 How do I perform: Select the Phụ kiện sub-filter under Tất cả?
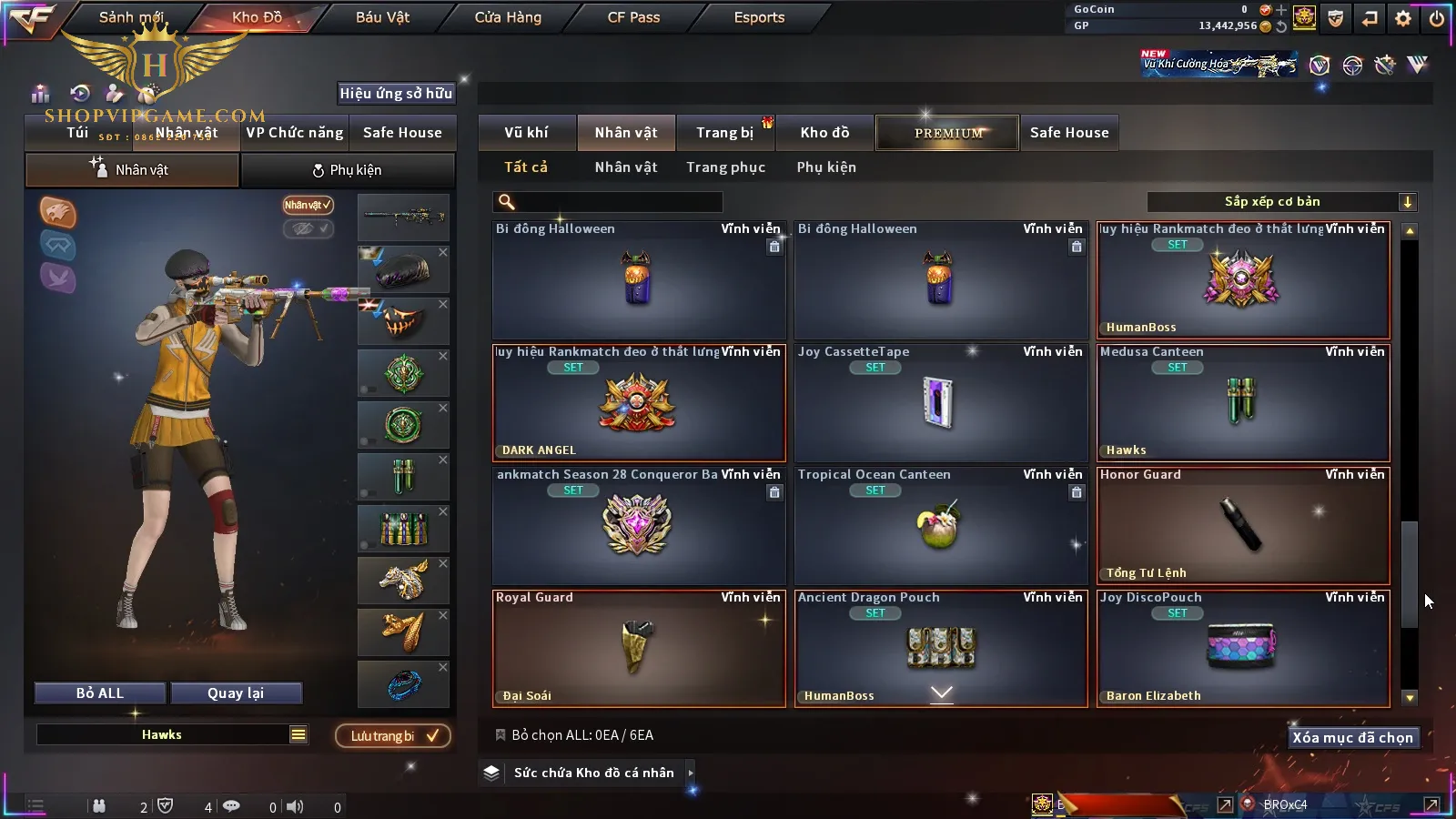[826, 167]
